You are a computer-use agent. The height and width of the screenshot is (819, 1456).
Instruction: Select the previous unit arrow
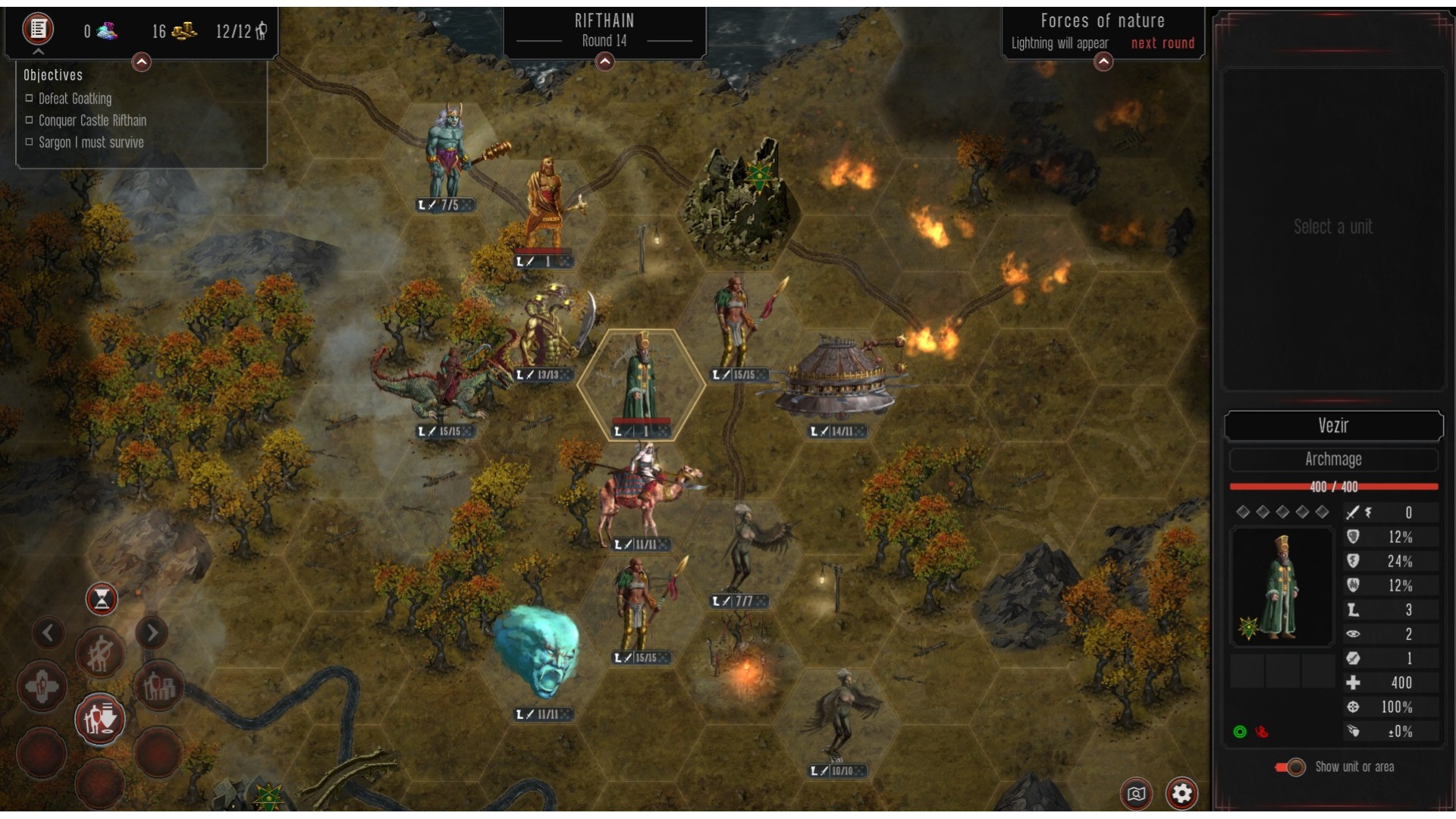point(49,632)
